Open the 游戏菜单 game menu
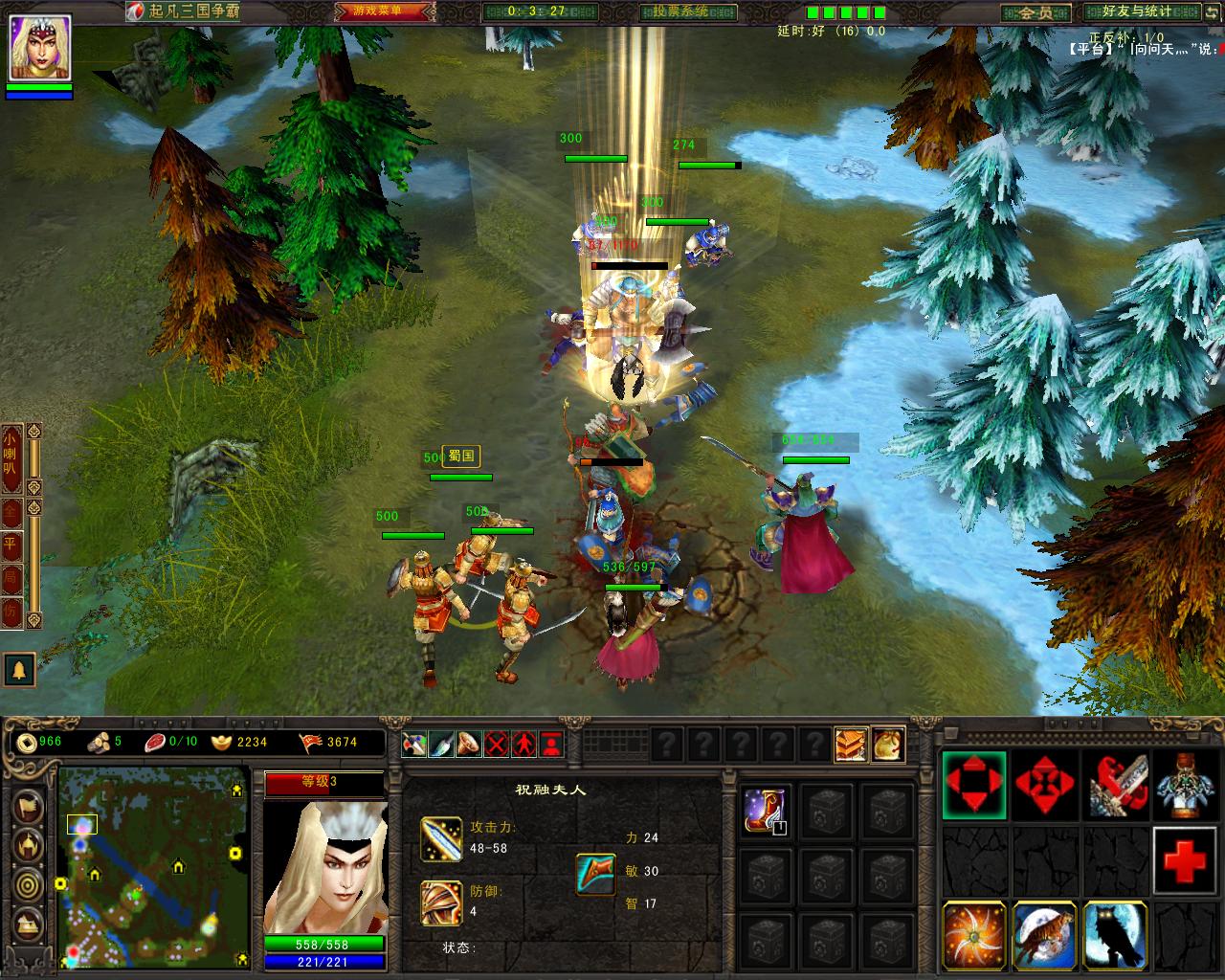1225x980 pixels. pyautogui.click(x=382, y=11)
